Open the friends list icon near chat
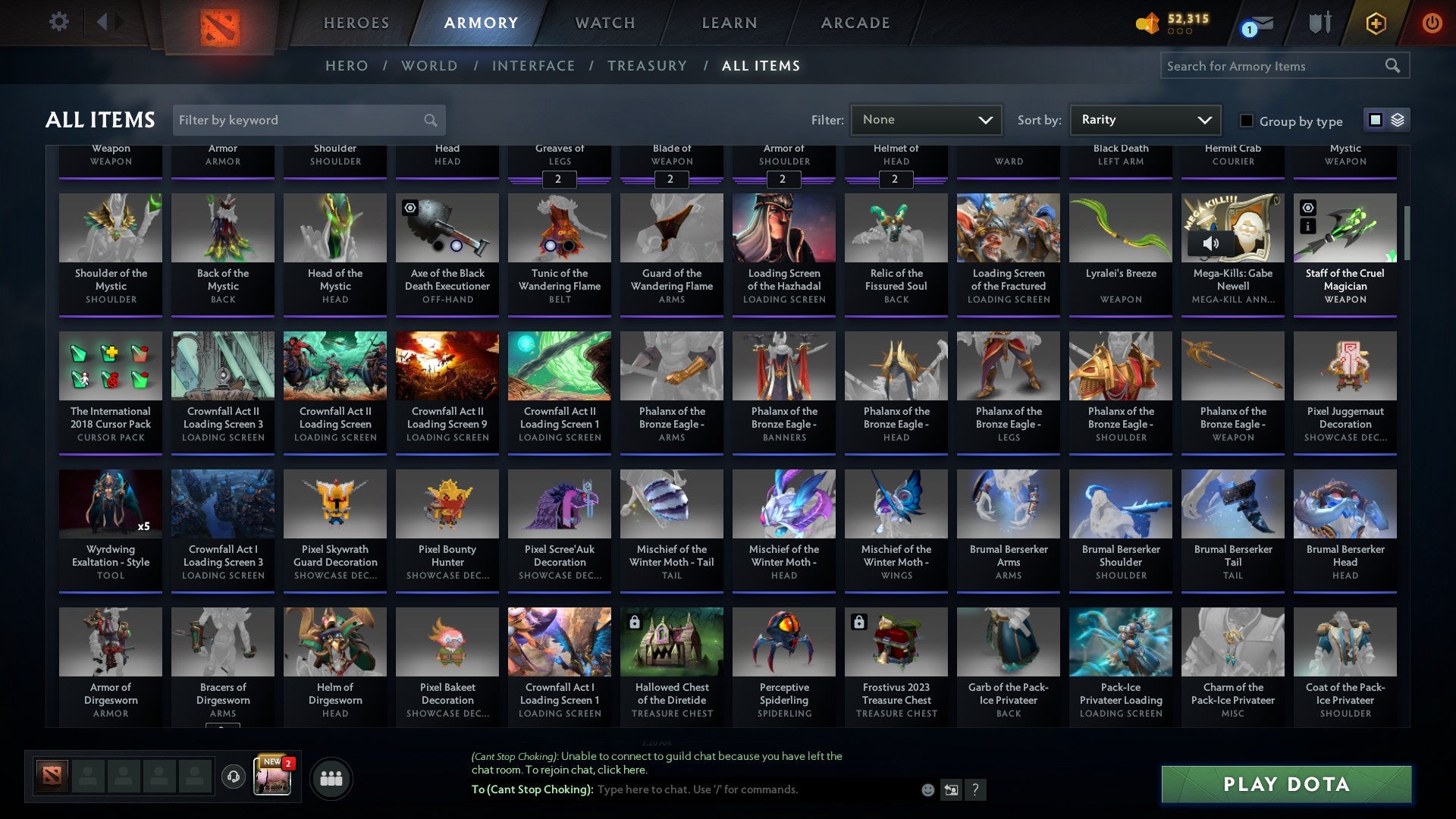1456x819 pixels. 331,777
